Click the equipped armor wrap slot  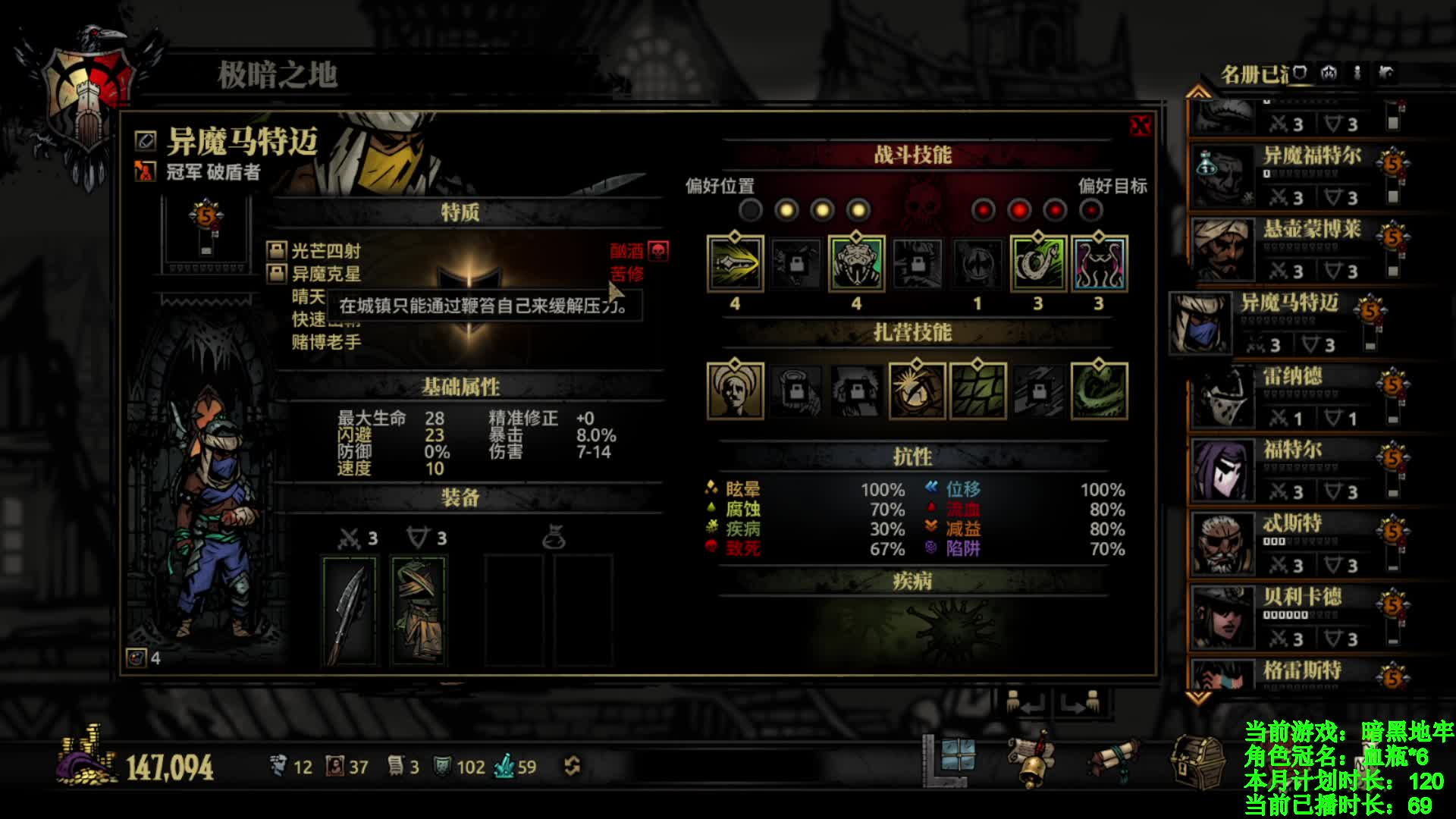(x=418, y=610)
